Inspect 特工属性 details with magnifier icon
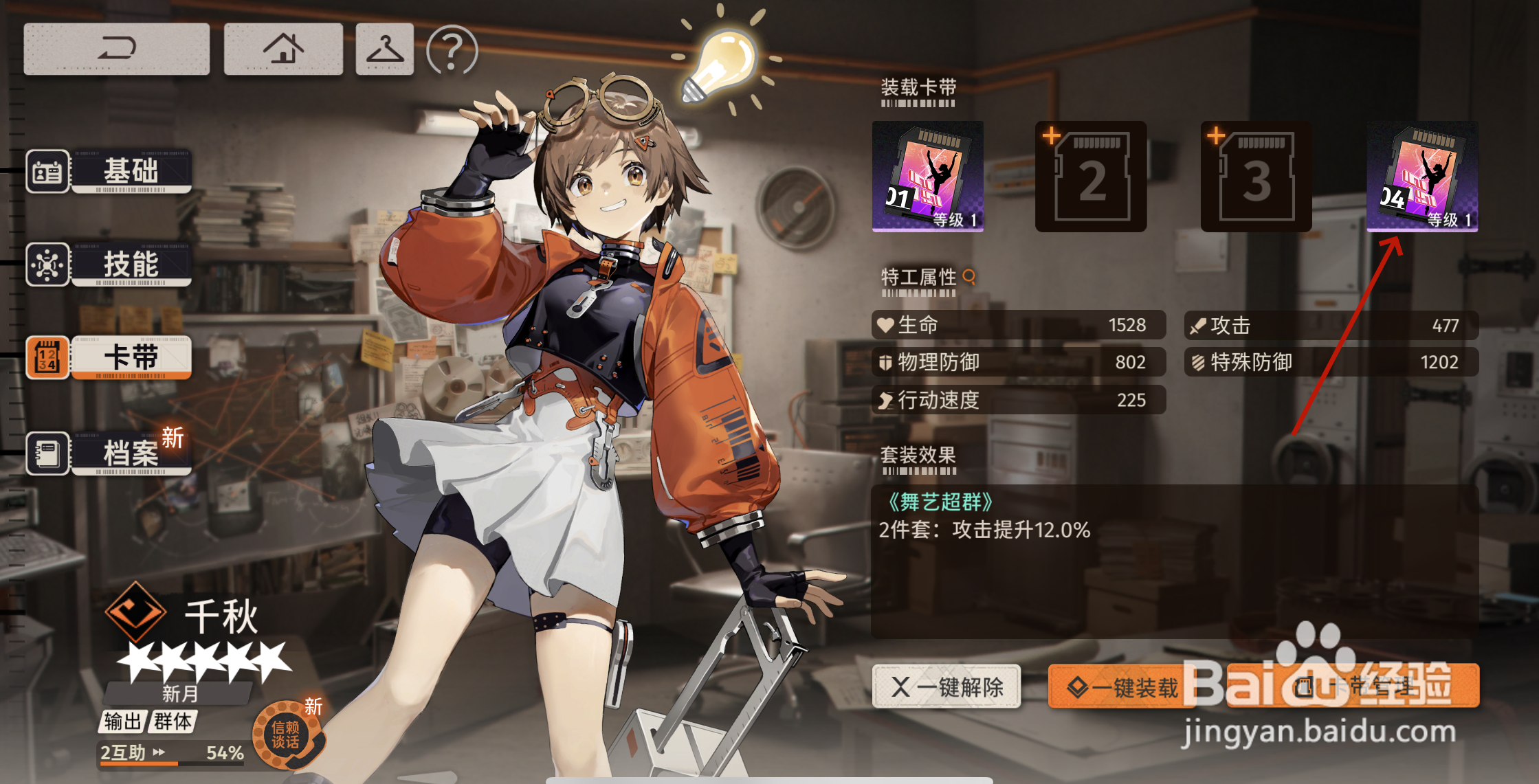1539x784 pixels. (969, 277)
